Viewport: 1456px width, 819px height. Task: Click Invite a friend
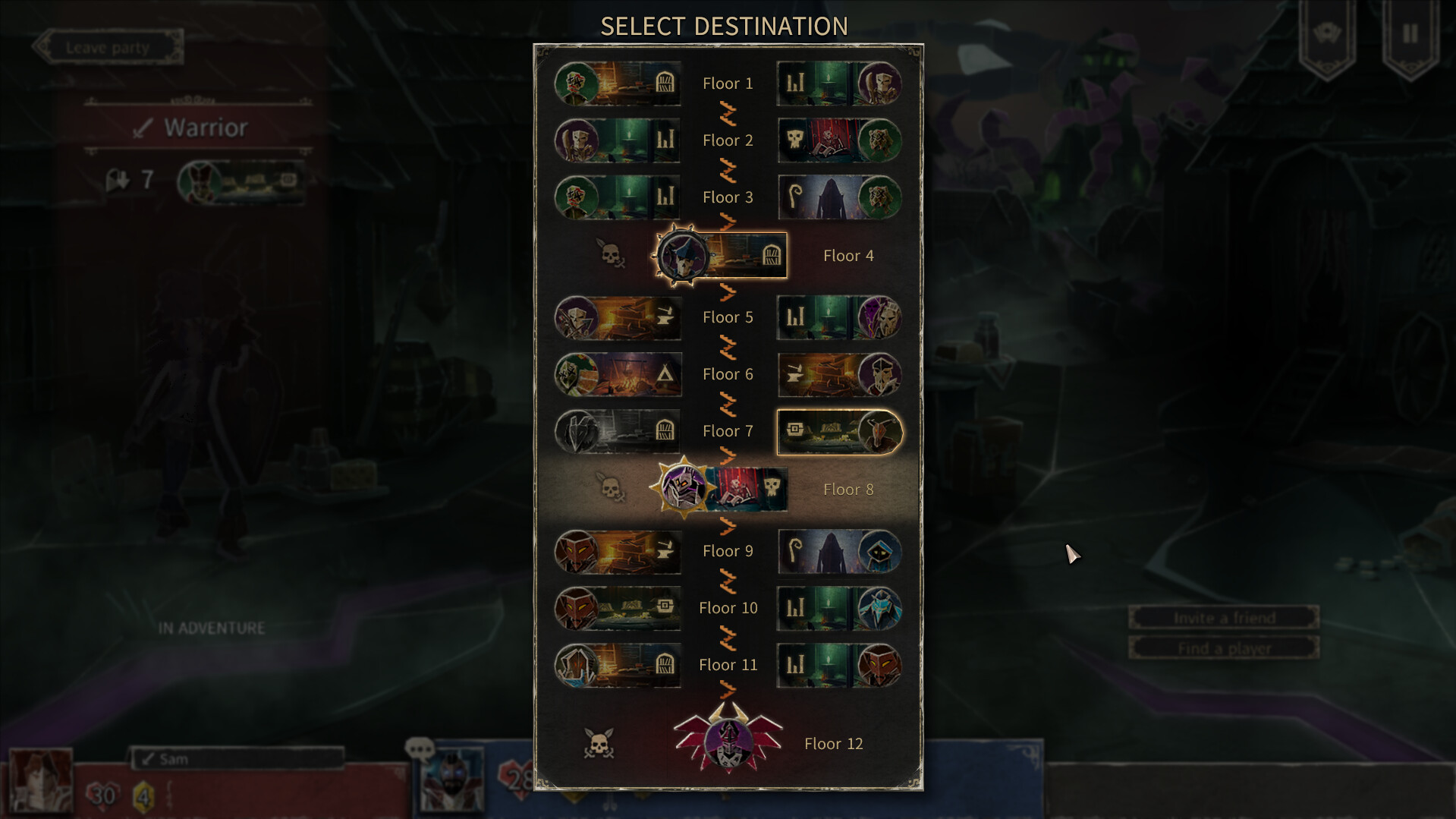(x=1223, y=617)
